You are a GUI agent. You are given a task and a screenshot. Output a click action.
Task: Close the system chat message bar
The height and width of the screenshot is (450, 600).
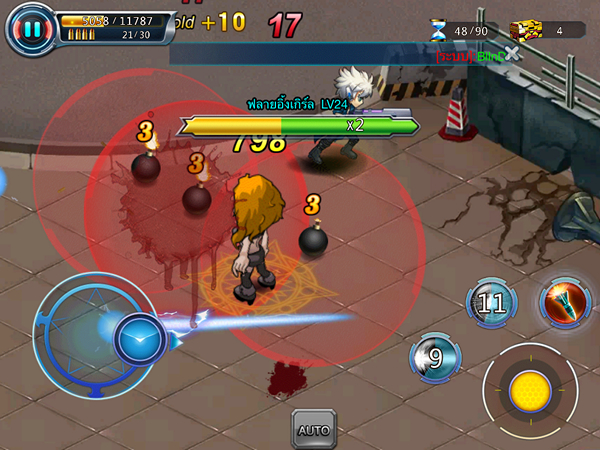pos(513,54)
